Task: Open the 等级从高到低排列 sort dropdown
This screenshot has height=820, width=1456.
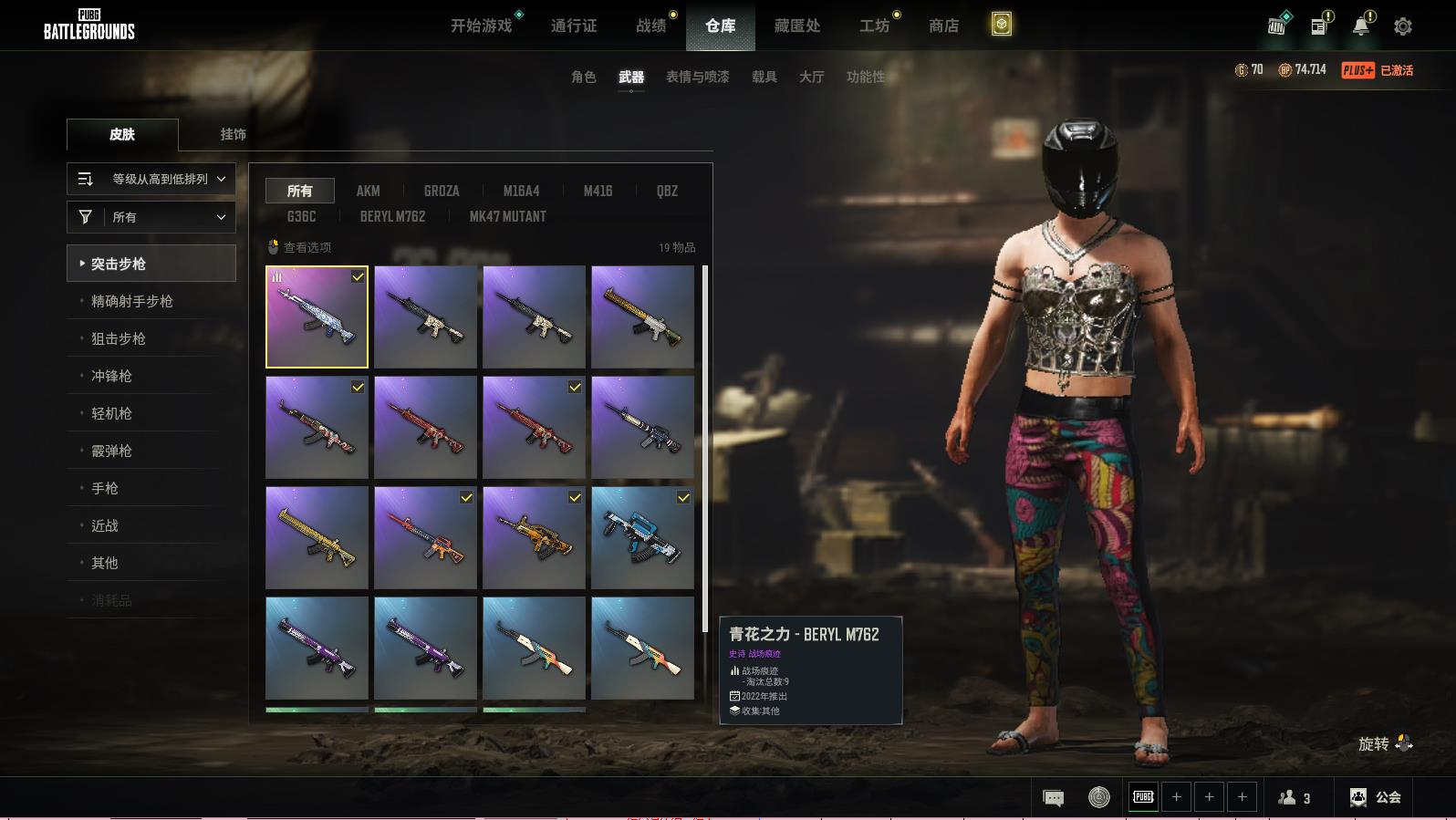Action: [151, 179]
